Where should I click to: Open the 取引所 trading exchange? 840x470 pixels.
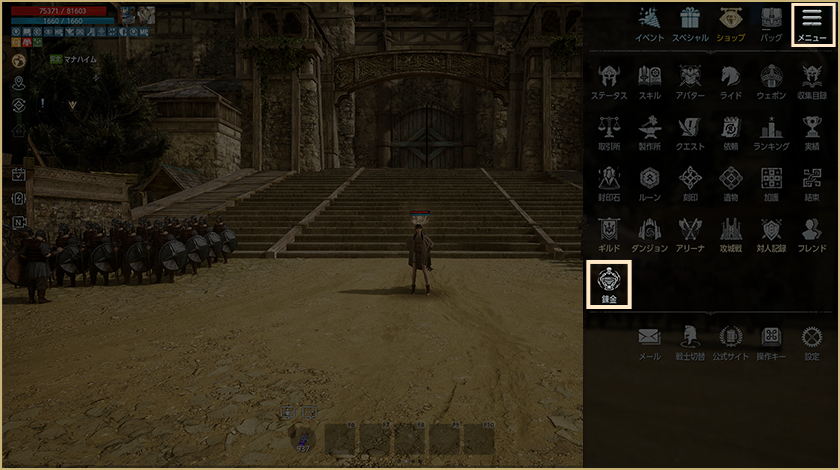click(608, 130)
